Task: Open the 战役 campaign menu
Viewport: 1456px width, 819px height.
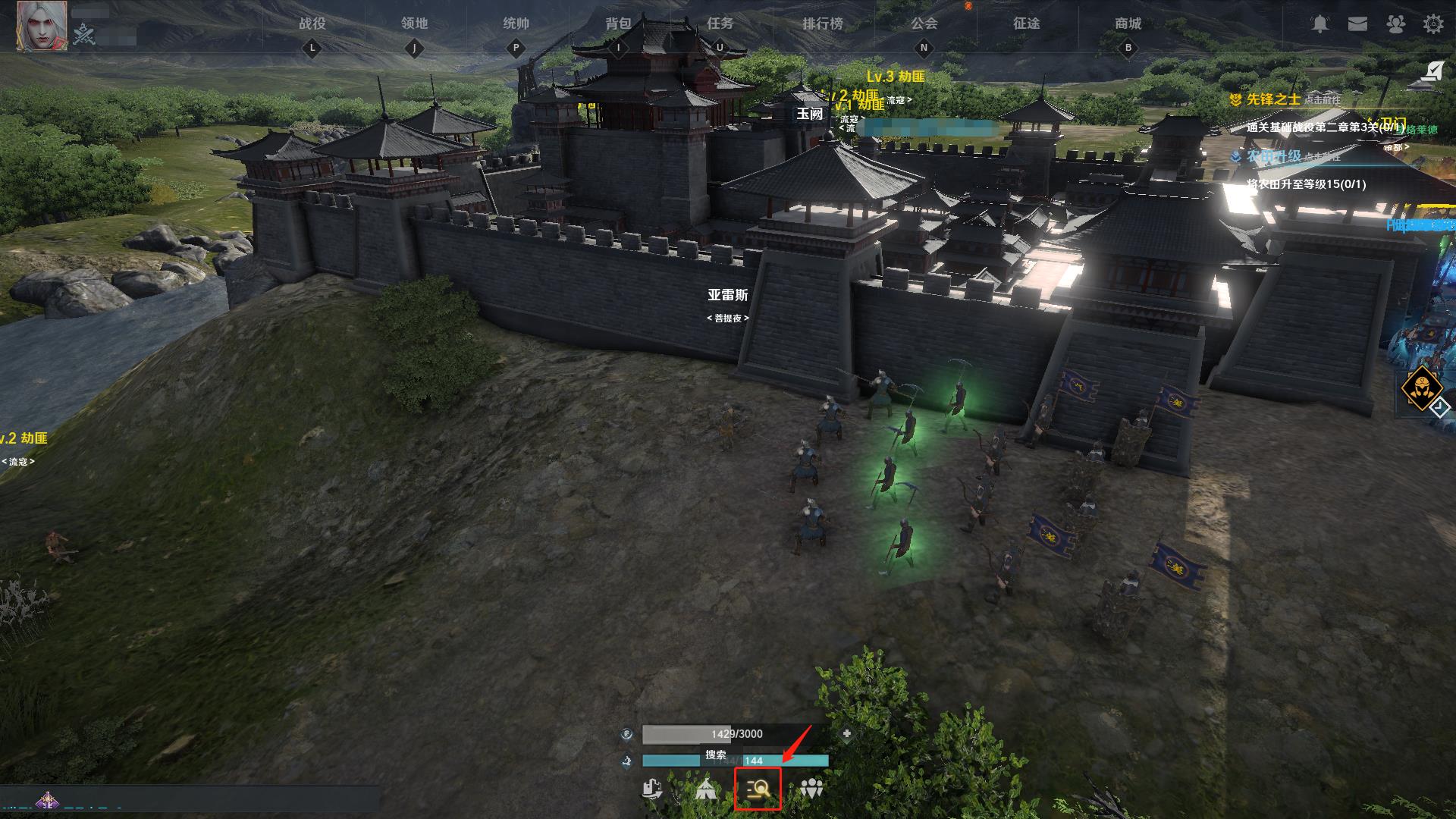Action: 312,24
